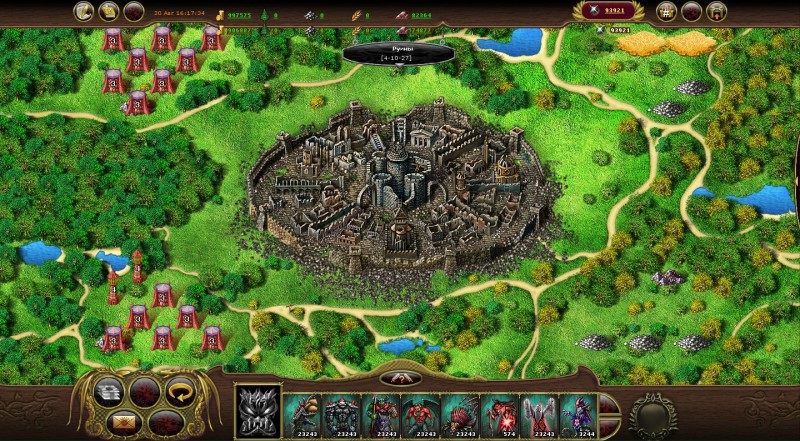Image resolution: width=800 pixels, height=441 pixels.
Task: Pick the green orc rider unit slot
Action: pyautogui.click(x=379, y=410)
